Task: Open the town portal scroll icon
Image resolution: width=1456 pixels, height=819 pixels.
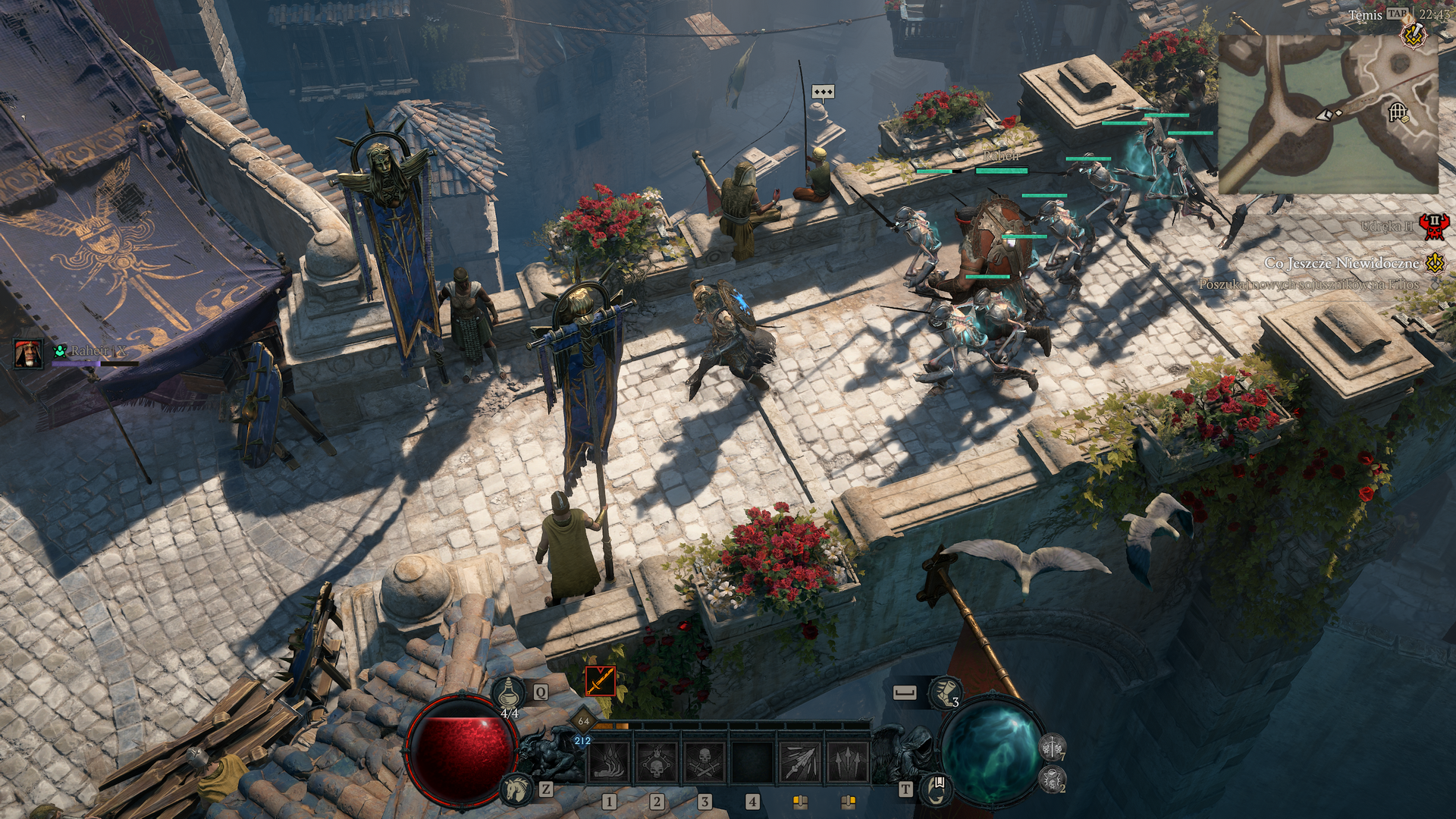Action: click(936, 789)
